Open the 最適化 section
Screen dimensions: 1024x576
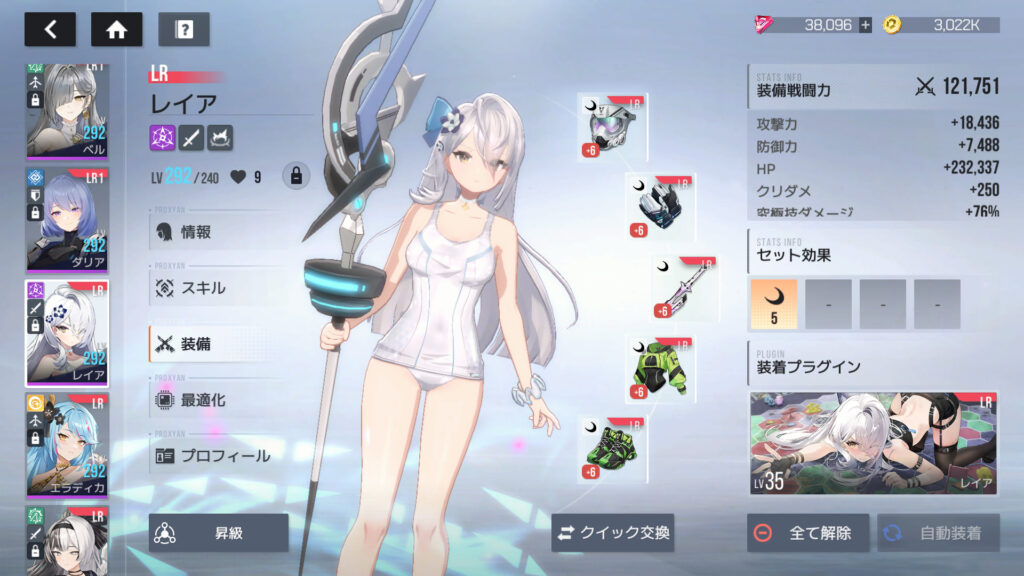[202, 400]
